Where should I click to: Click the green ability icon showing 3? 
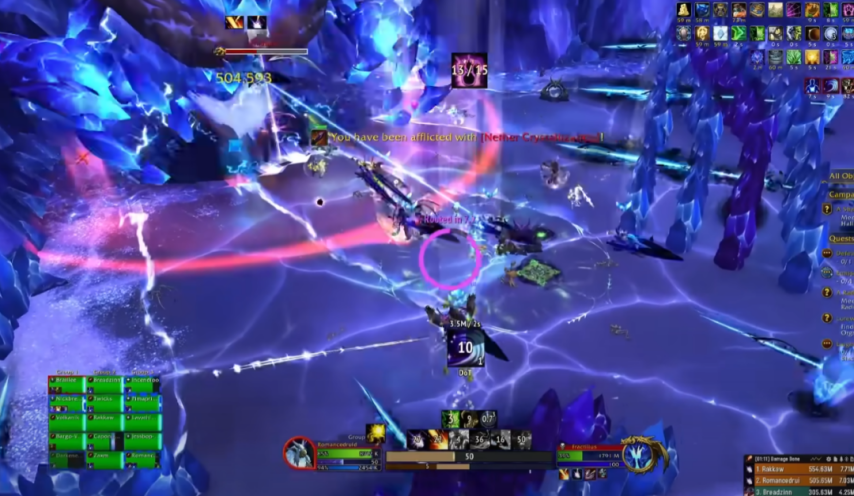point(453,419)
